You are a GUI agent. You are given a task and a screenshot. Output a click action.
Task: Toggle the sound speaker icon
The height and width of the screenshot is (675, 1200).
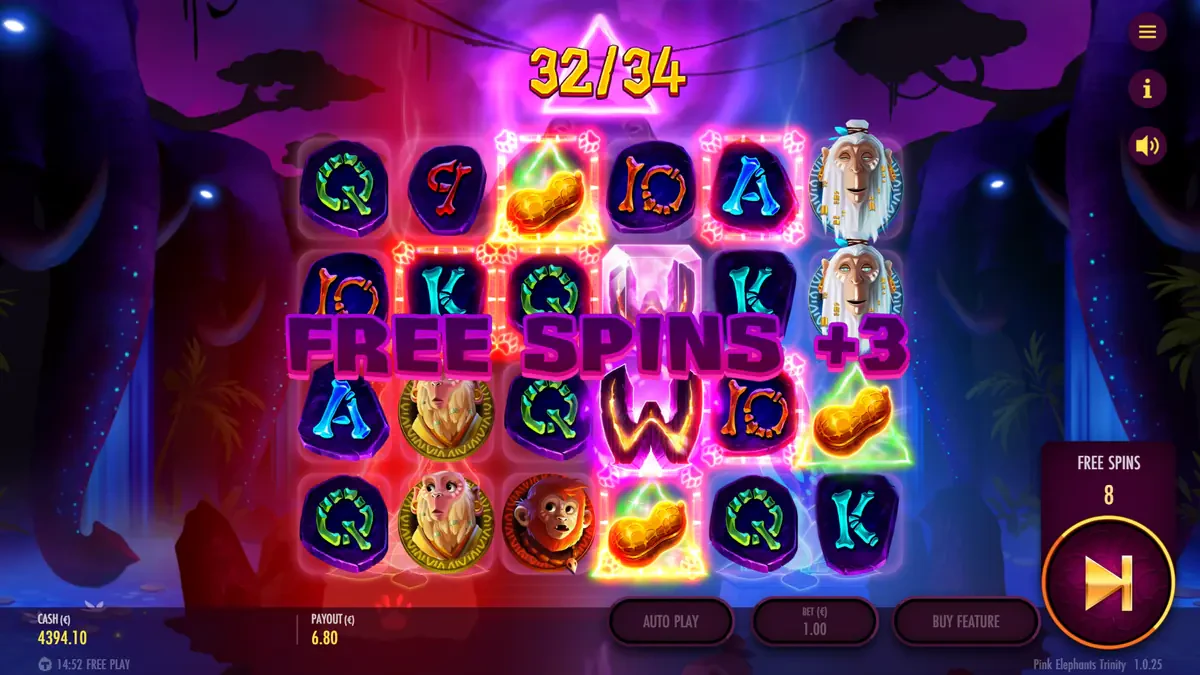(1147, 147)
